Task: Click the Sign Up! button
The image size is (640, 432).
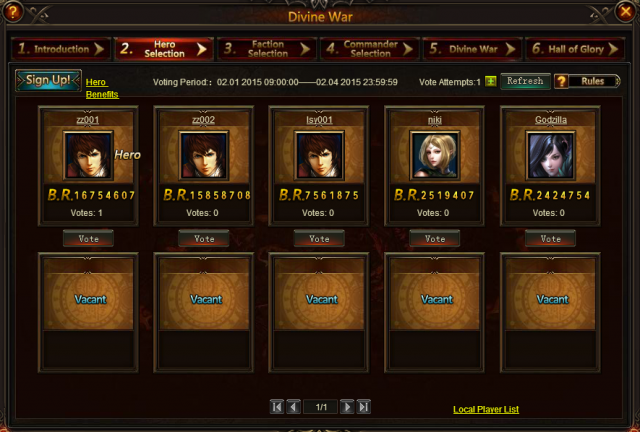Action: click(48, 81)
